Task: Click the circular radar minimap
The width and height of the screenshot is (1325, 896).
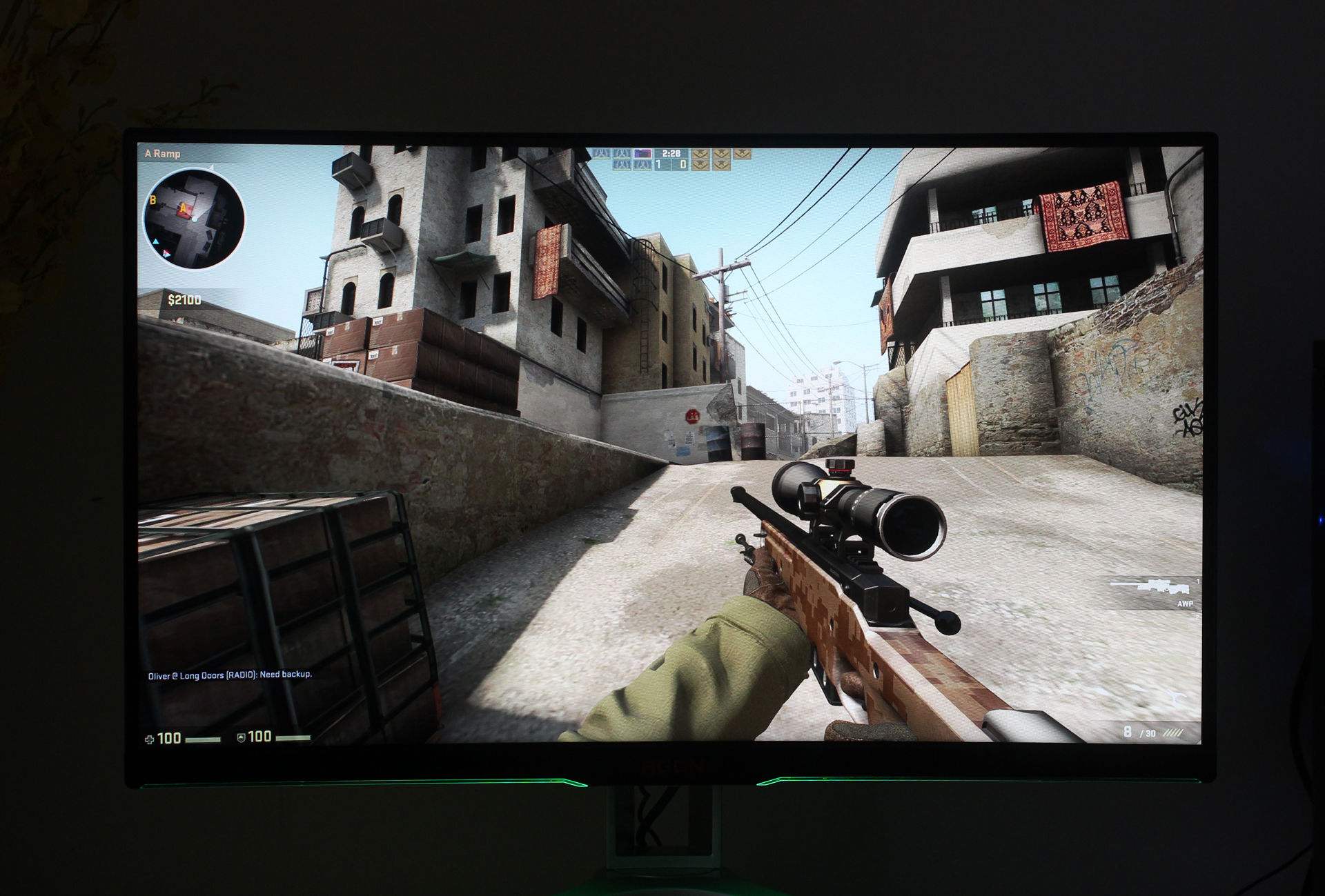Action: point(194,219)
